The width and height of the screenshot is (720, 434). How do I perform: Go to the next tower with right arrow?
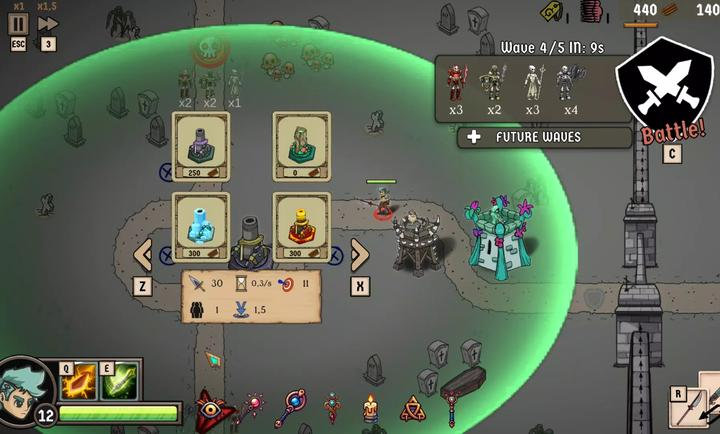pyautogui.click(x=360, y=254)
